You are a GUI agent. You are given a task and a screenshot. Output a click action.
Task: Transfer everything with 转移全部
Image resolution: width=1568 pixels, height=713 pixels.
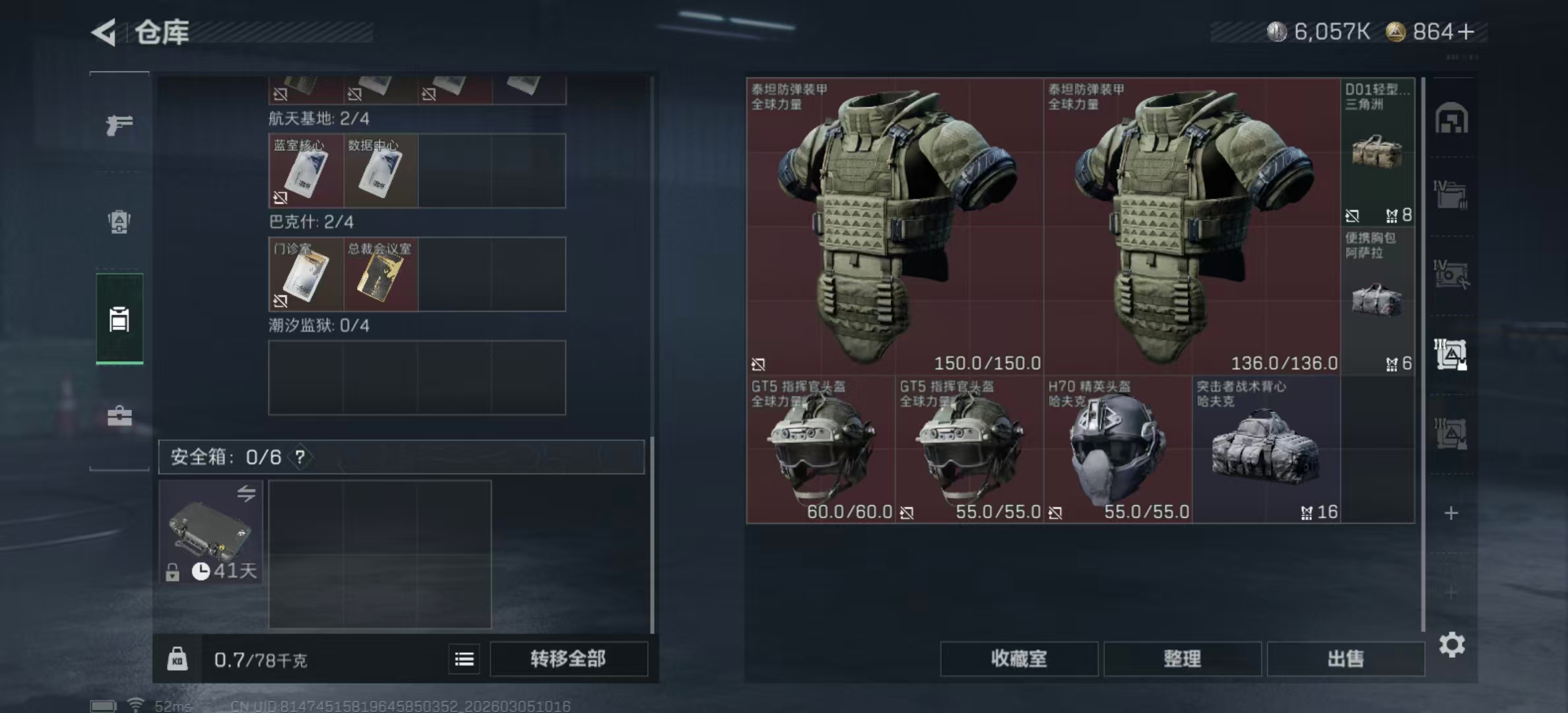coord(568,659)
